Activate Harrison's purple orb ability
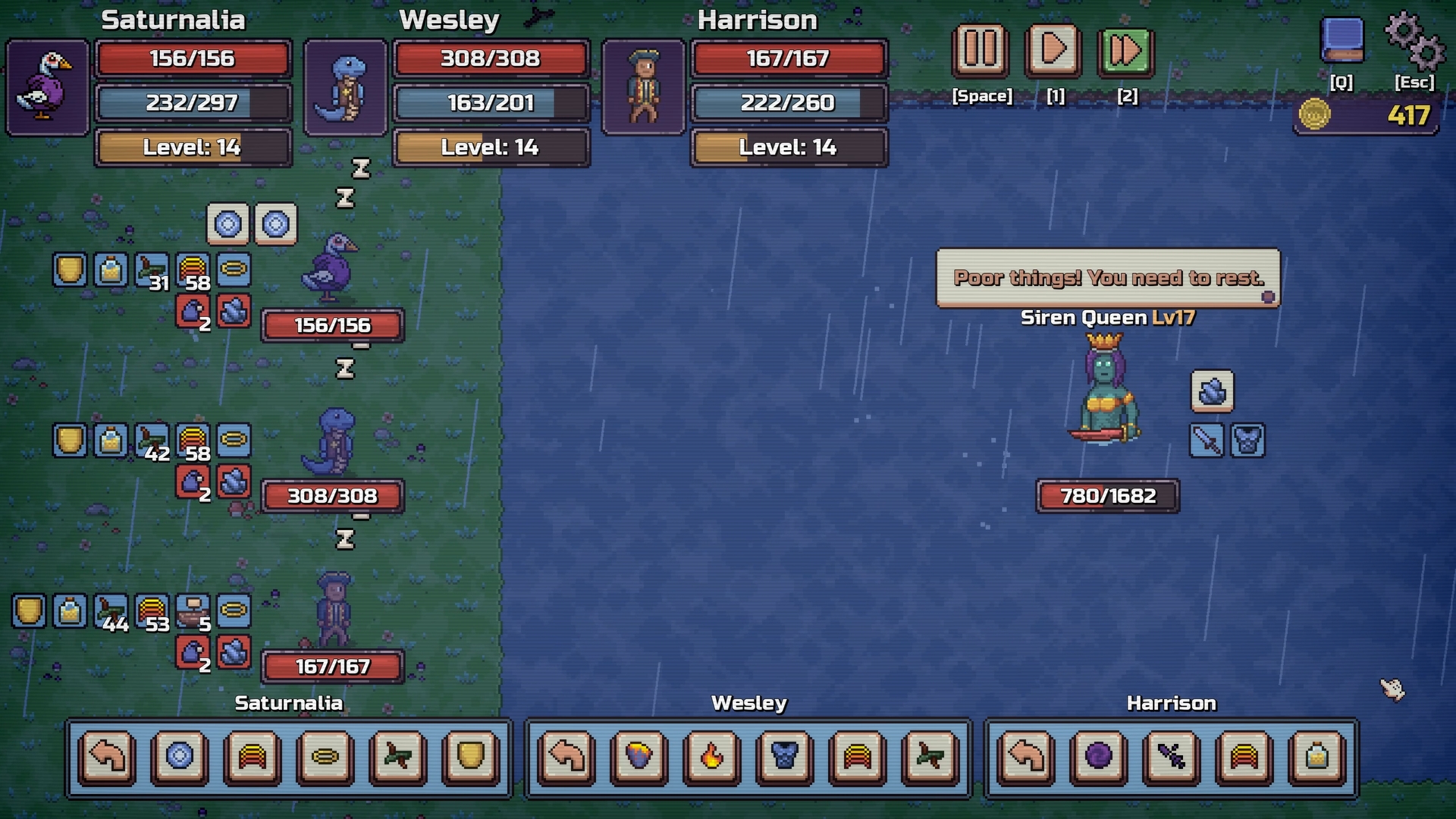This screenshot has height=819, width=1456. 1099,756
